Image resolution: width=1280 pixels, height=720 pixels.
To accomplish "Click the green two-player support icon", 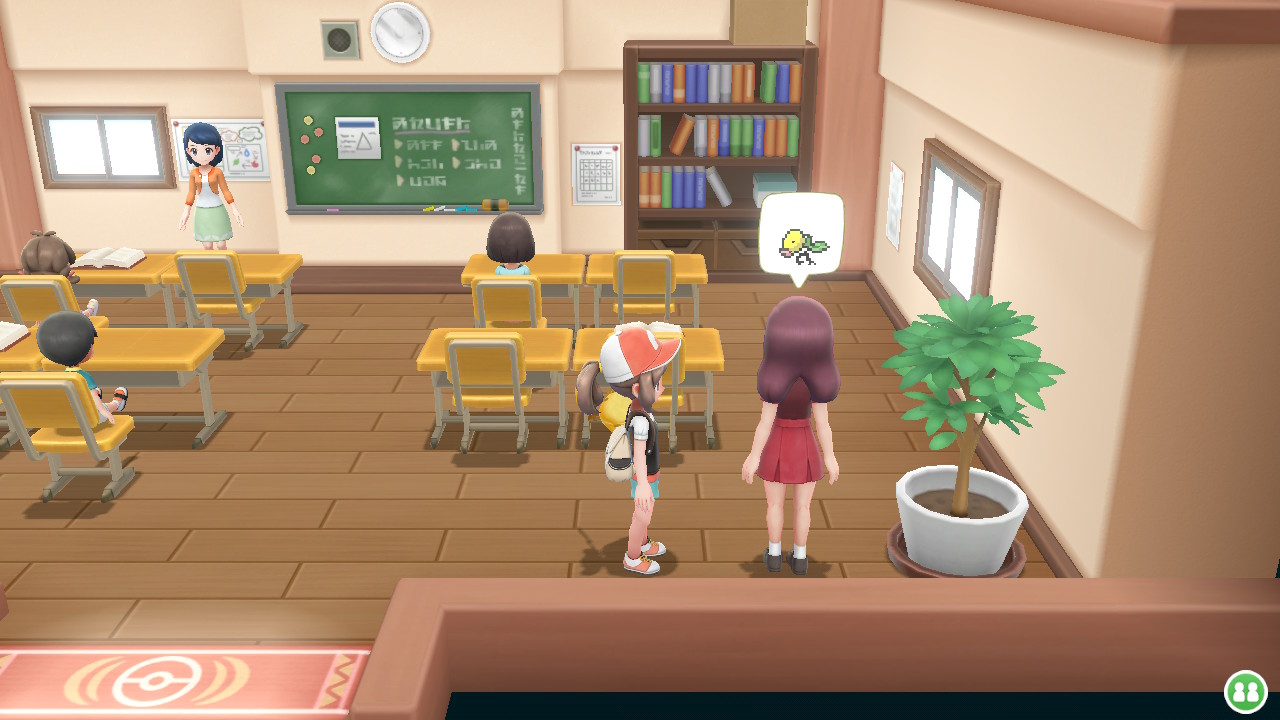I will [1246, 691].
